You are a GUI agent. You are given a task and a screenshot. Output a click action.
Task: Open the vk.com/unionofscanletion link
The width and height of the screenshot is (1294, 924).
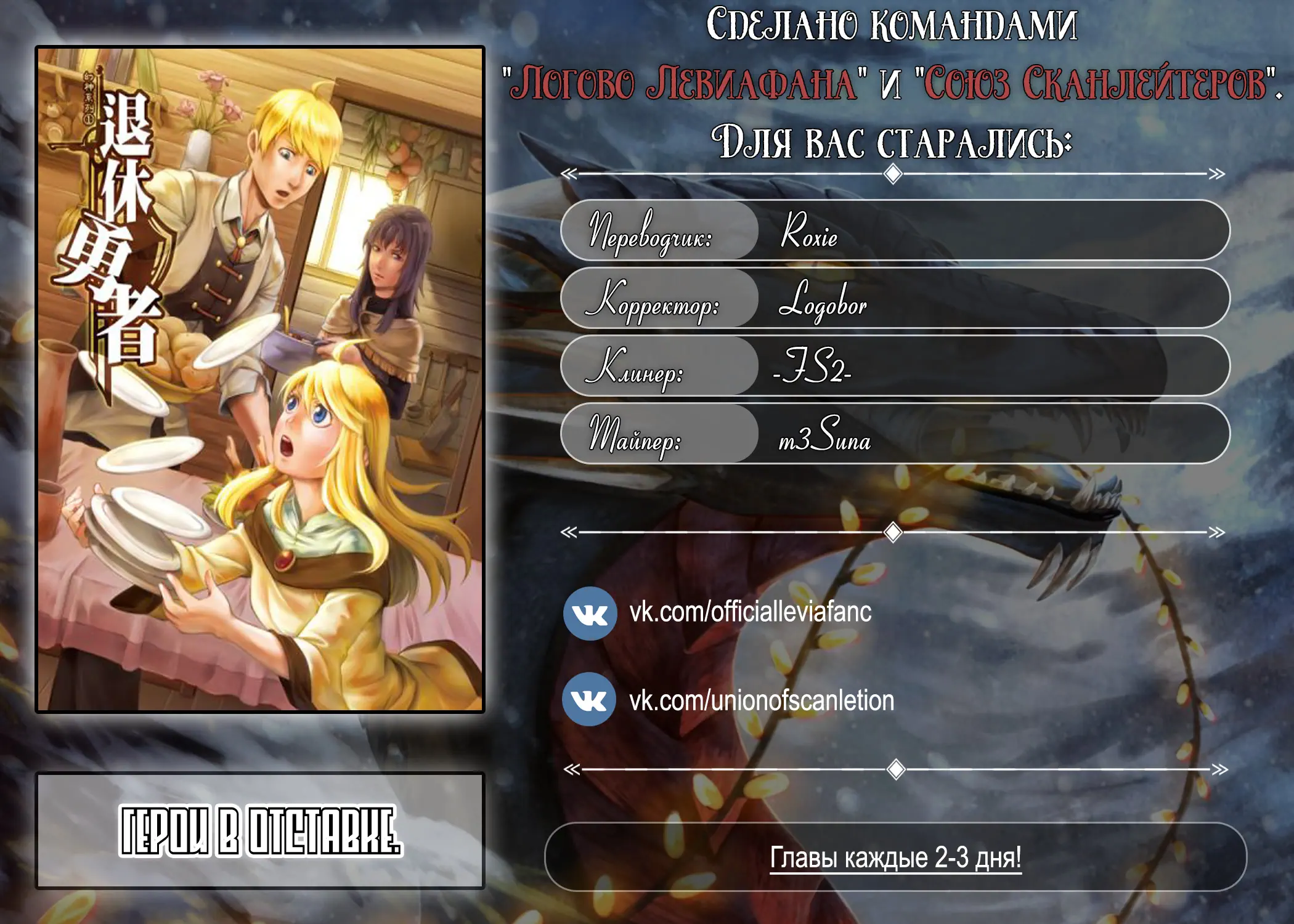(x=761, y=701)
